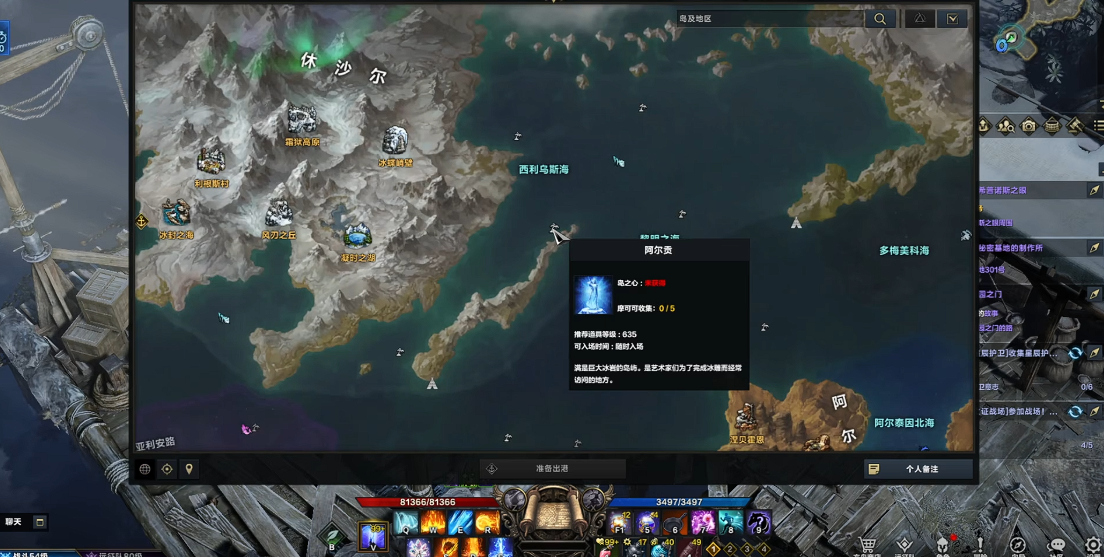Select the 霜狱高原 map location

point(301,121)
